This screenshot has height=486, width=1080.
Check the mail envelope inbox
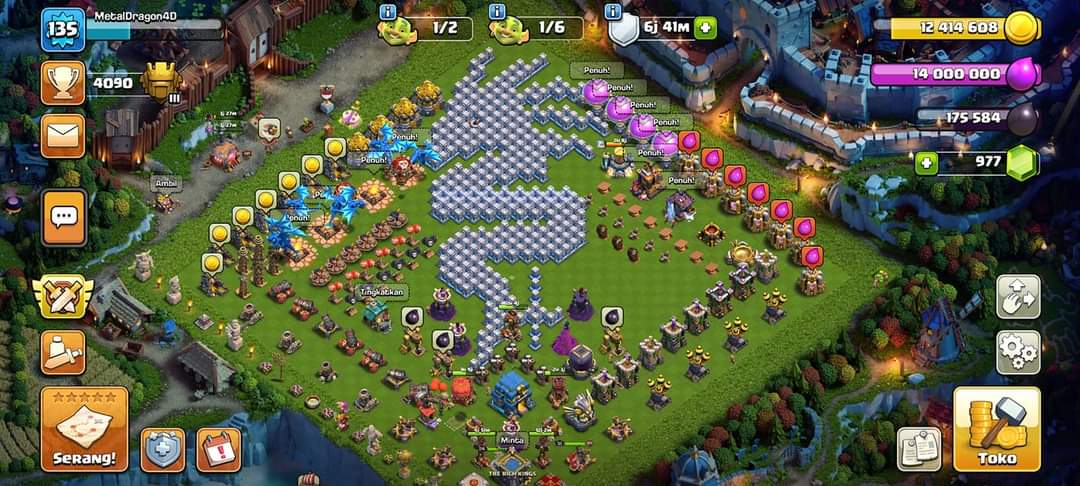coord(62,135)
